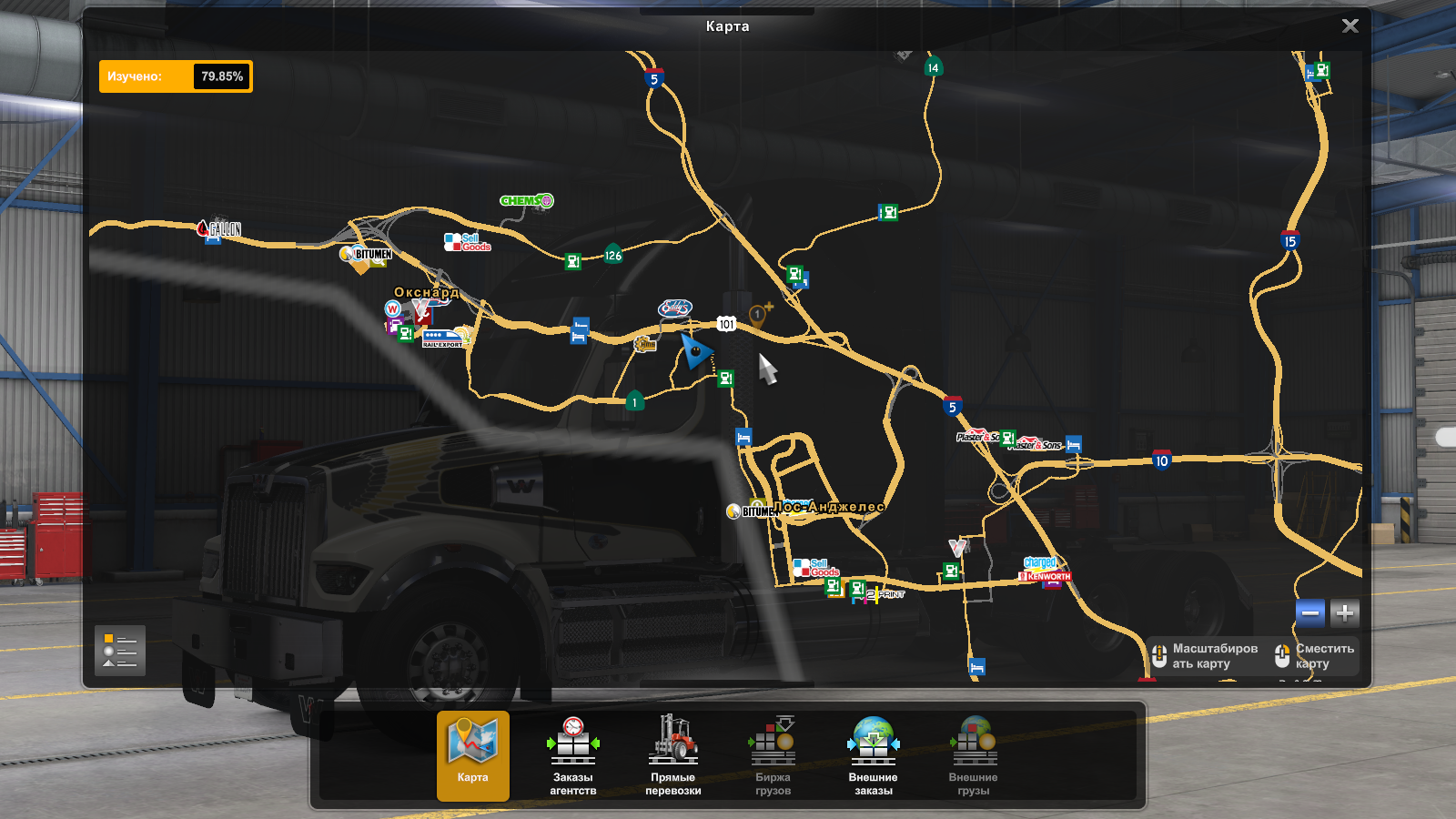Open Биржа грузов cargo market
This screenshot has width=1456, height=819.
pos(773,755)
